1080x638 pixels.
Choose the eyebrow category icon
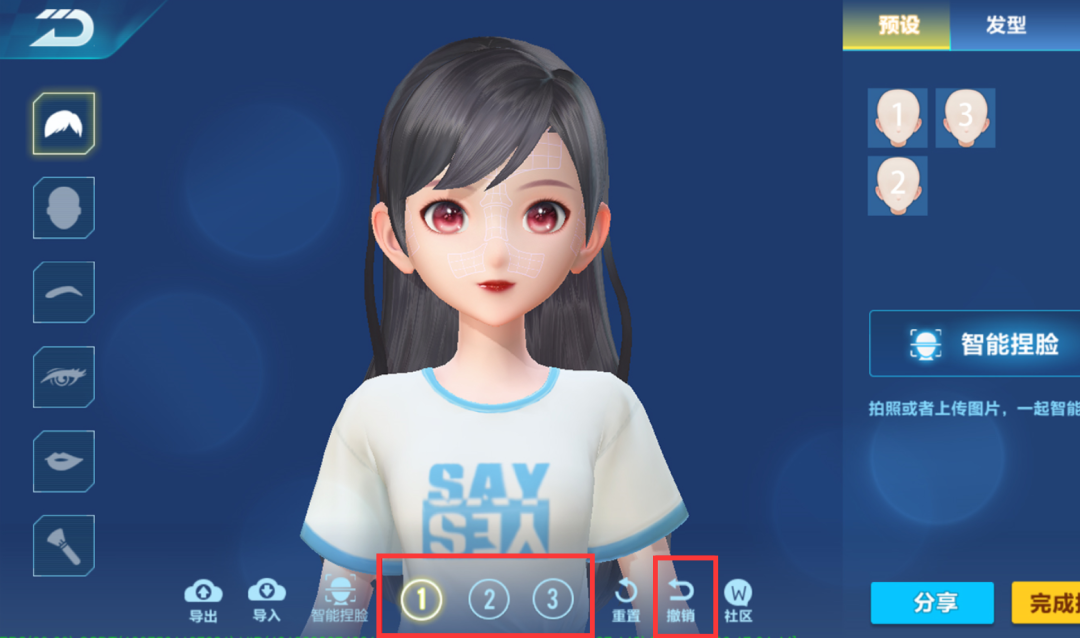point(64,292)
